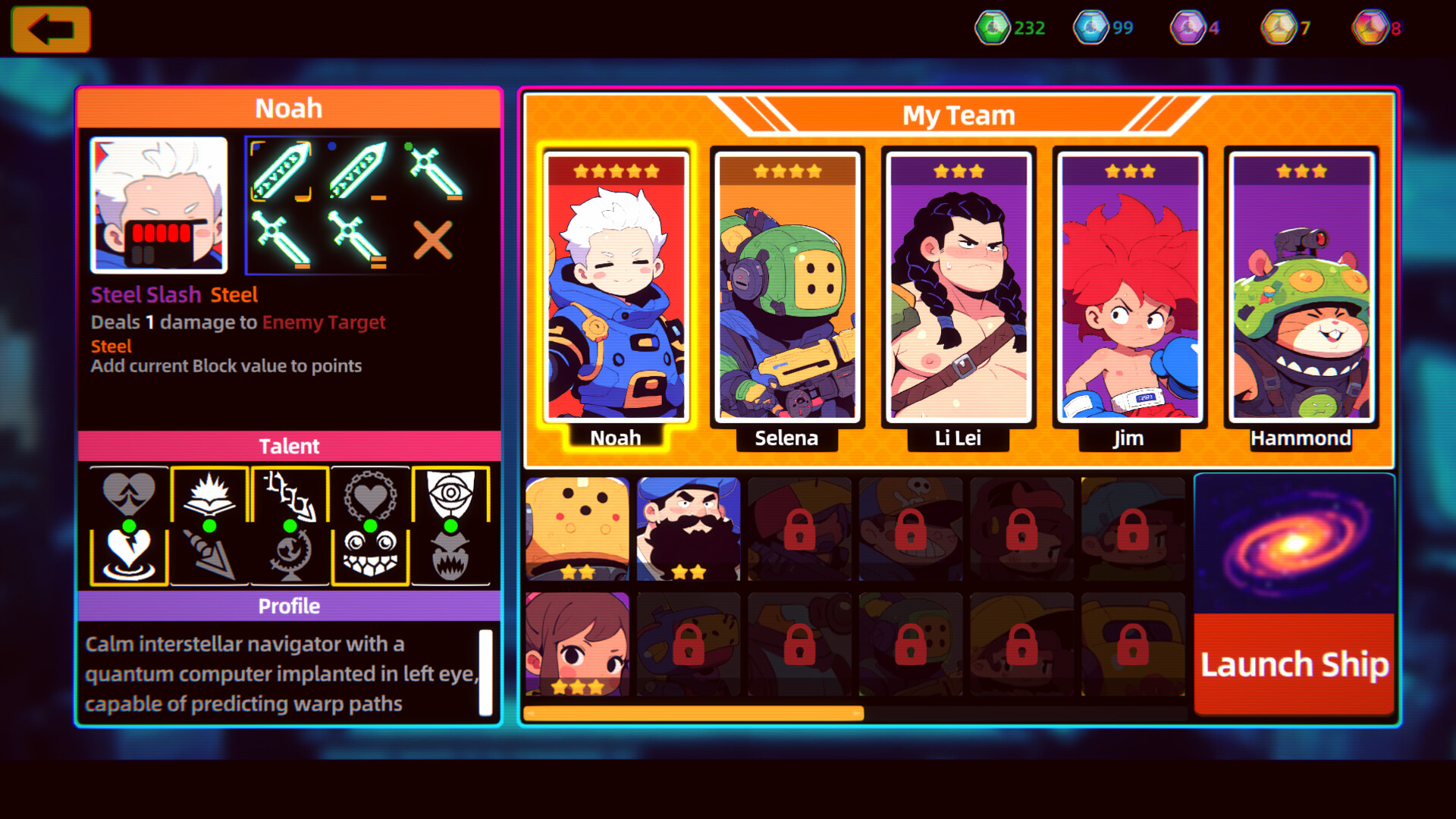Toggle the book talent with green indicator

point(209,494)
